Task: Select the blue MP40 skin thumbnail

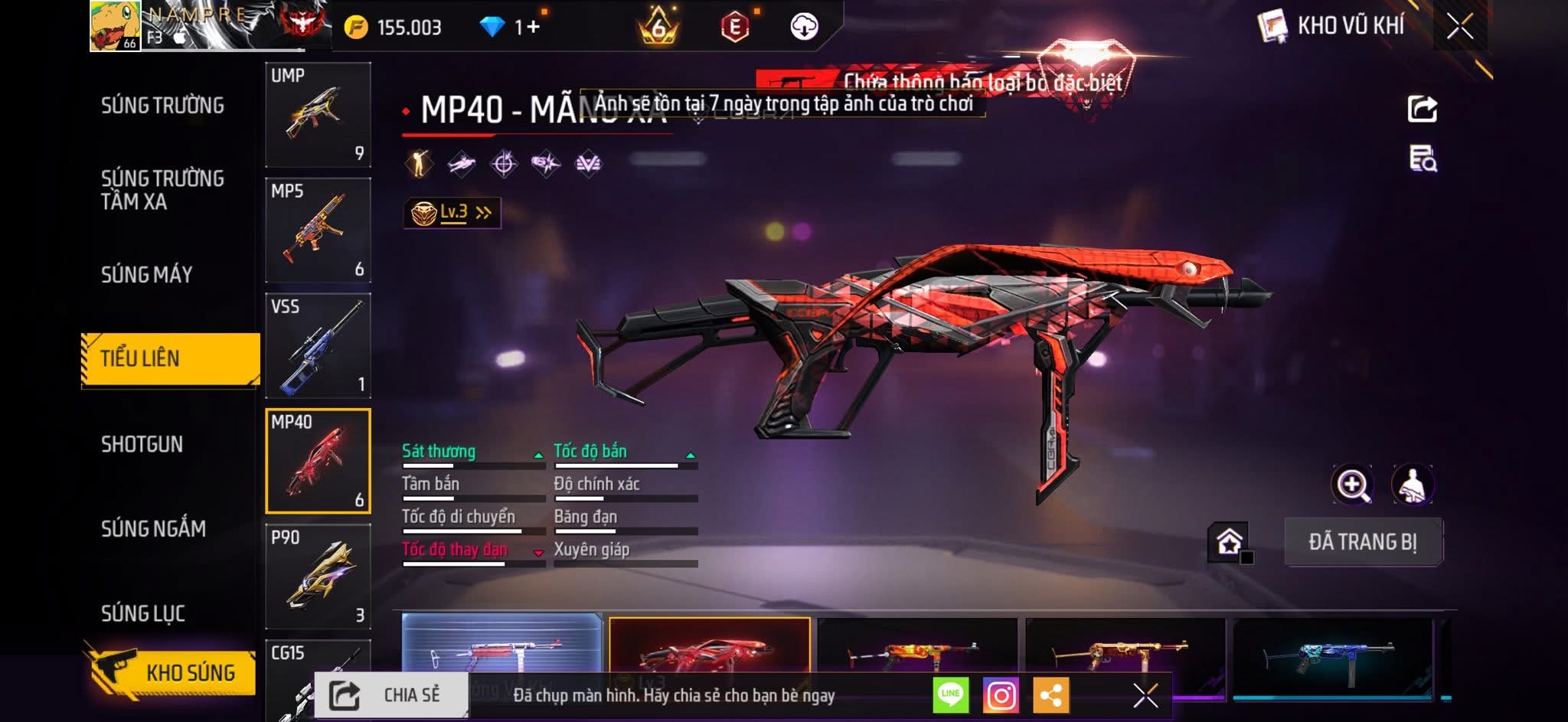Action: (1332, 657)
